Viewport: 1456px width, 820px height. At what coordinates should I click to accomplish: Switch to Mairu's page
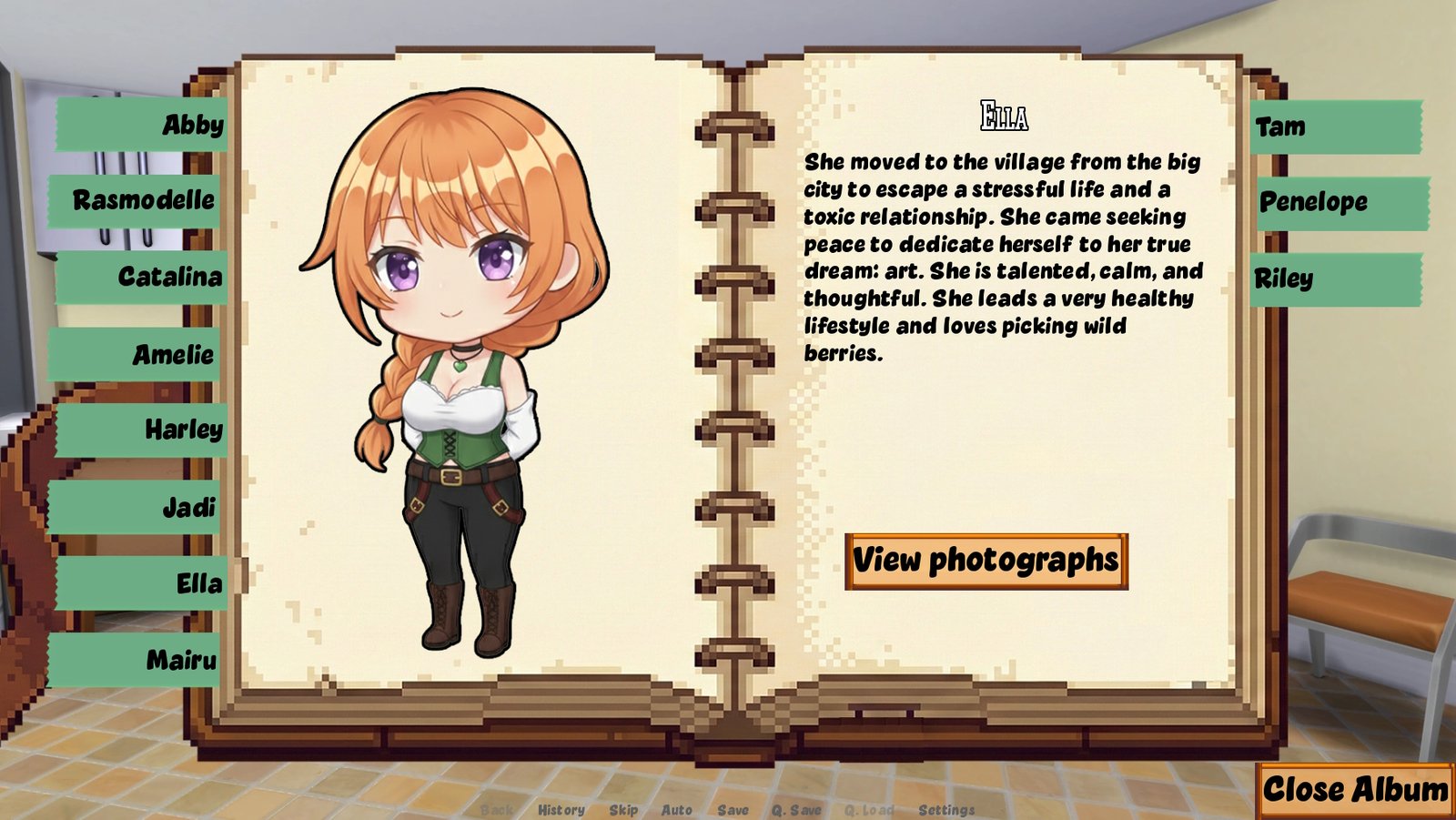coord(136,660)
